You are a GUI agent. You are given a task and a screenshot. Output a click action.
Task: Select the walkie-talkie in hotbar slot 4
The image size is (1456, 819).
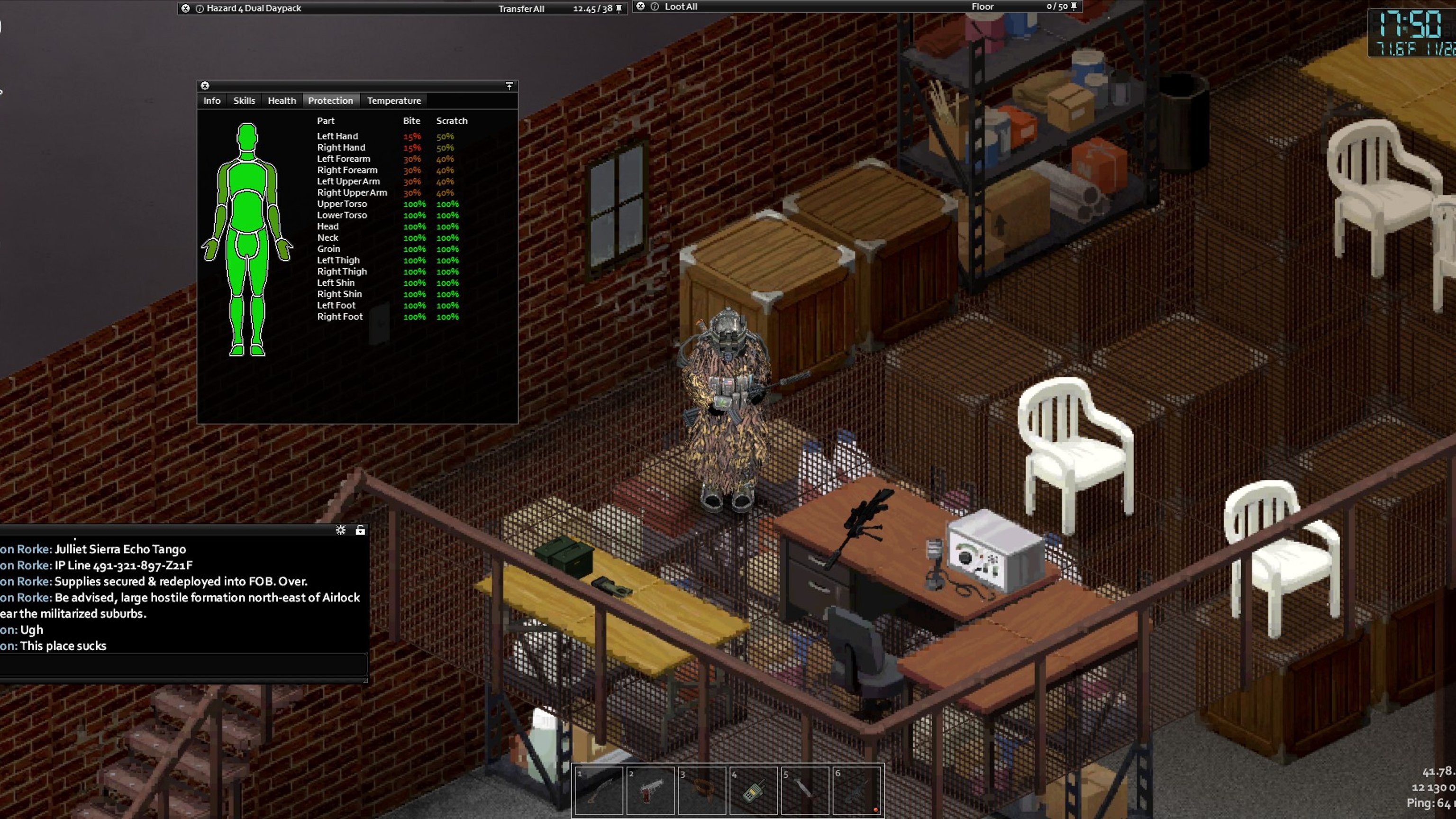[754, 790]
